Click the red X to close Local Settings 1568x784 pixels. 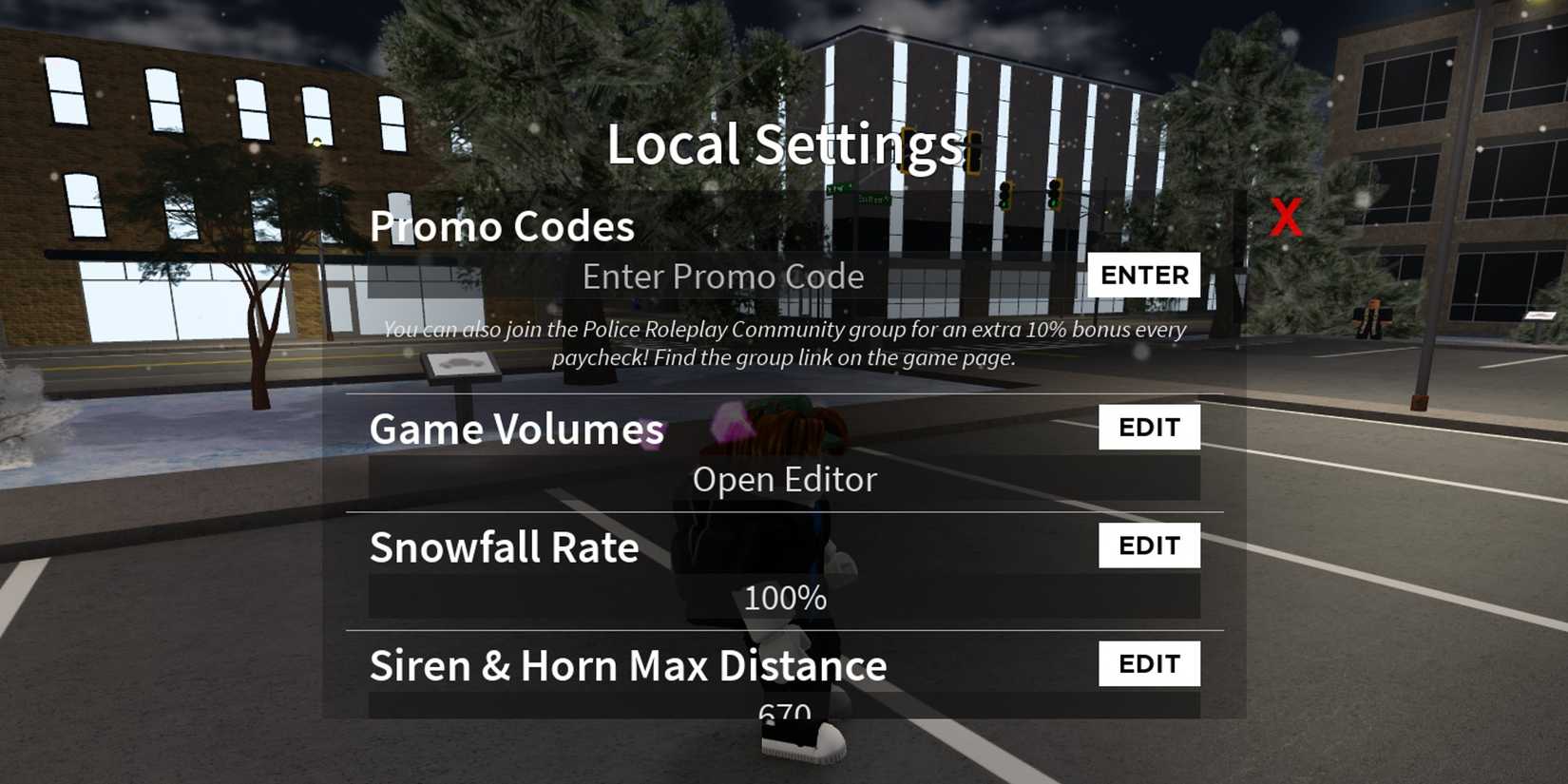1288,218
